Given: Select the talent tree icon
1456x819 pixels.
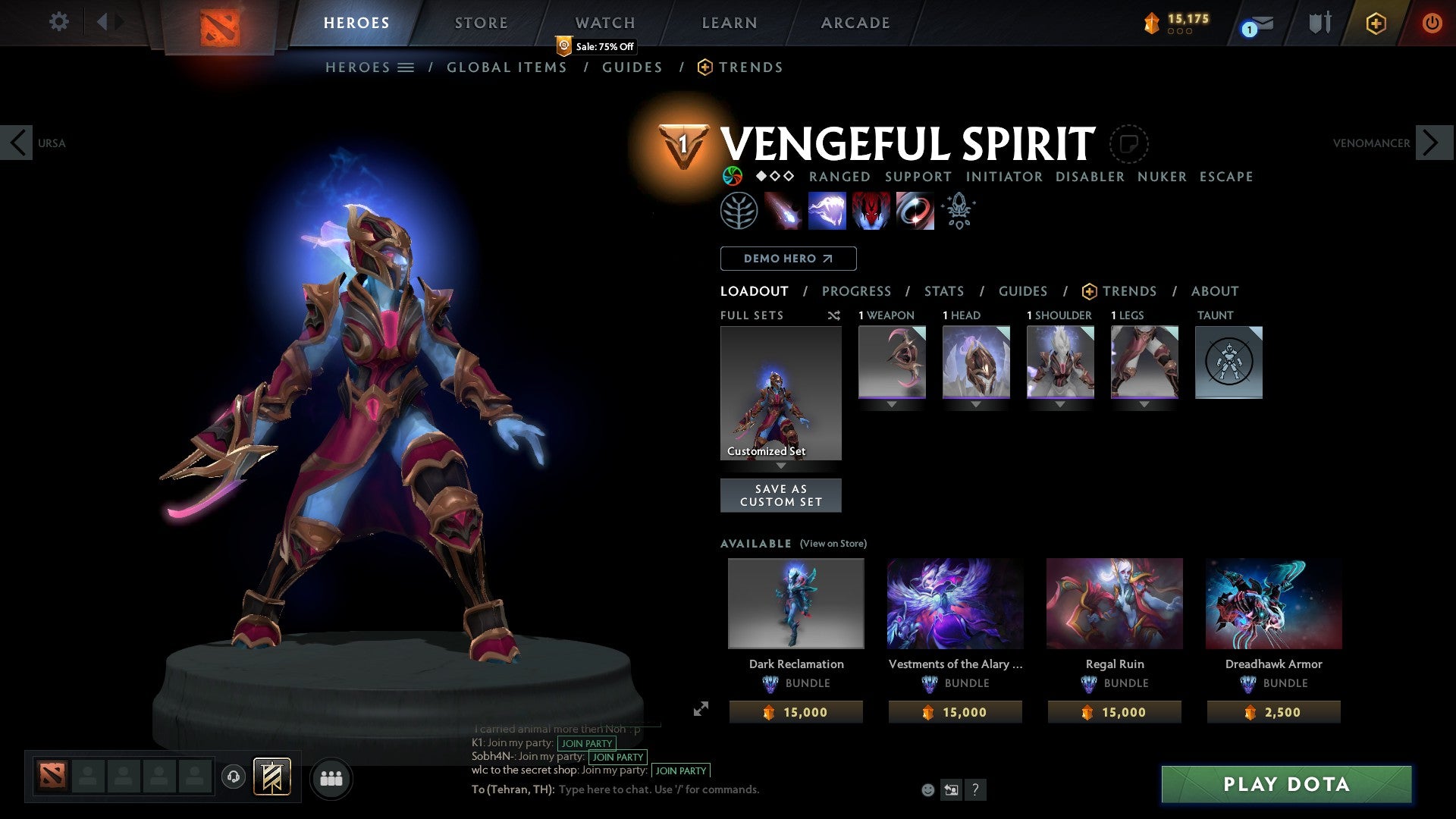Looking at the screenshot, I should click(x=739, y=212).
